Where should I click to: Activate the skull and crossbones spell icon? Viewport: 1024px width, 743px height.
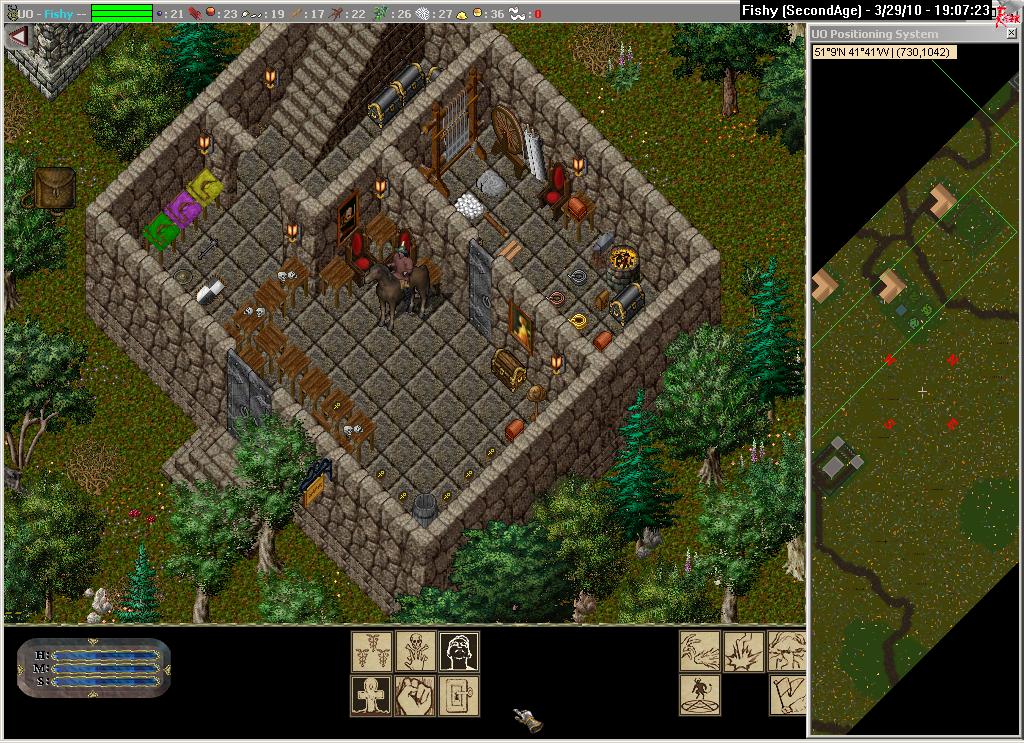coord(415,651)
